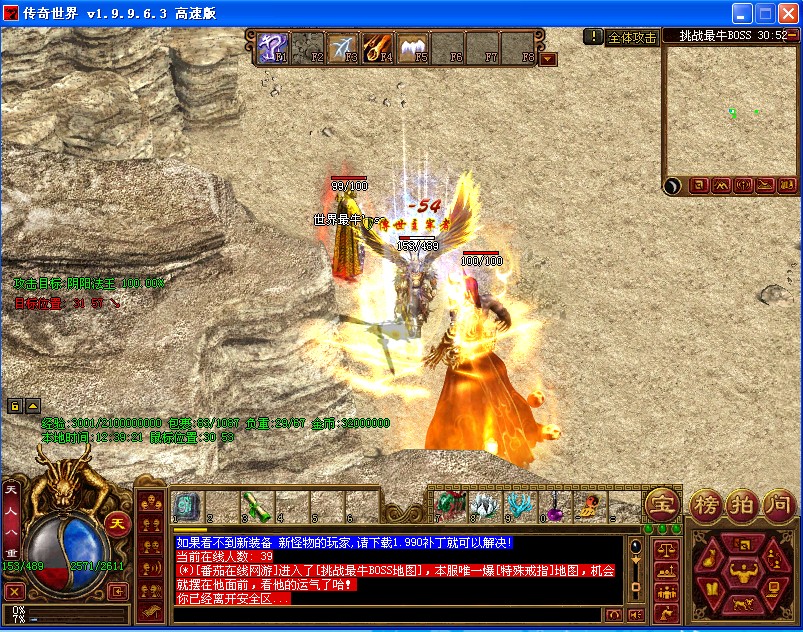Toggle the 全体攻击 attack mode button
The height and width of the screenshot is (632, 803).
pos(632,37)
